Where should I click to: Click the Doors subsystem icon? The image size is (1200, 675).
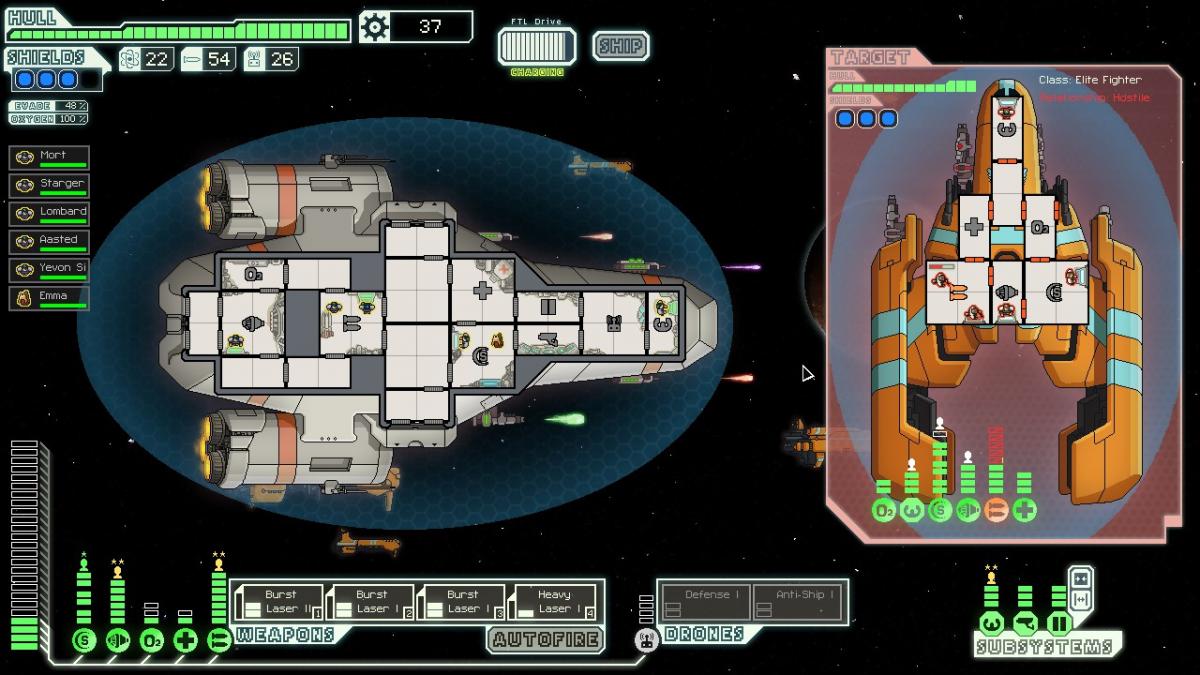point(1059,624)
